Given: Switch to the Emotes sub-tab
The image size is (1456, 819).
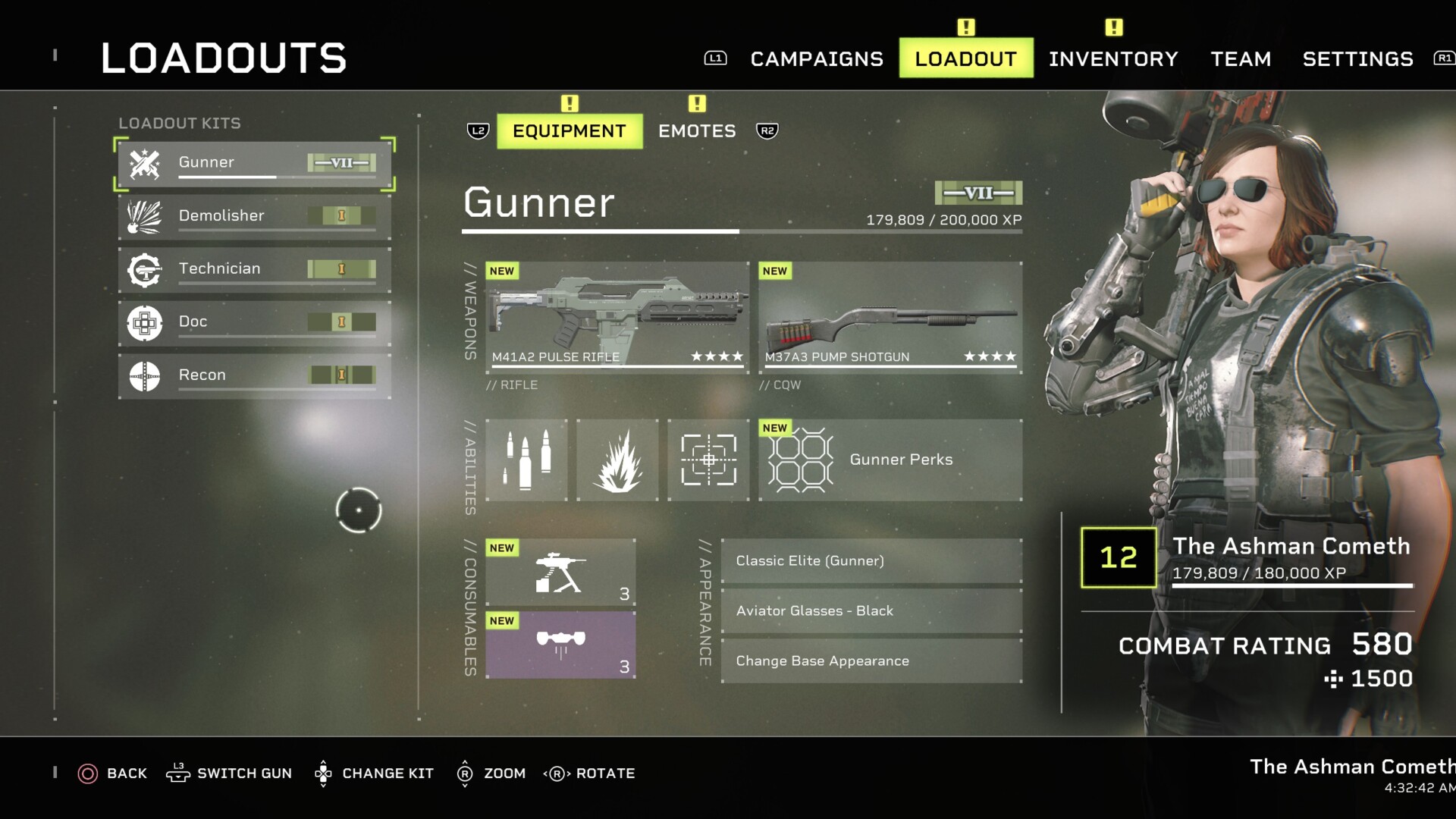Looking at the screenshot, I should coord(697,131).
